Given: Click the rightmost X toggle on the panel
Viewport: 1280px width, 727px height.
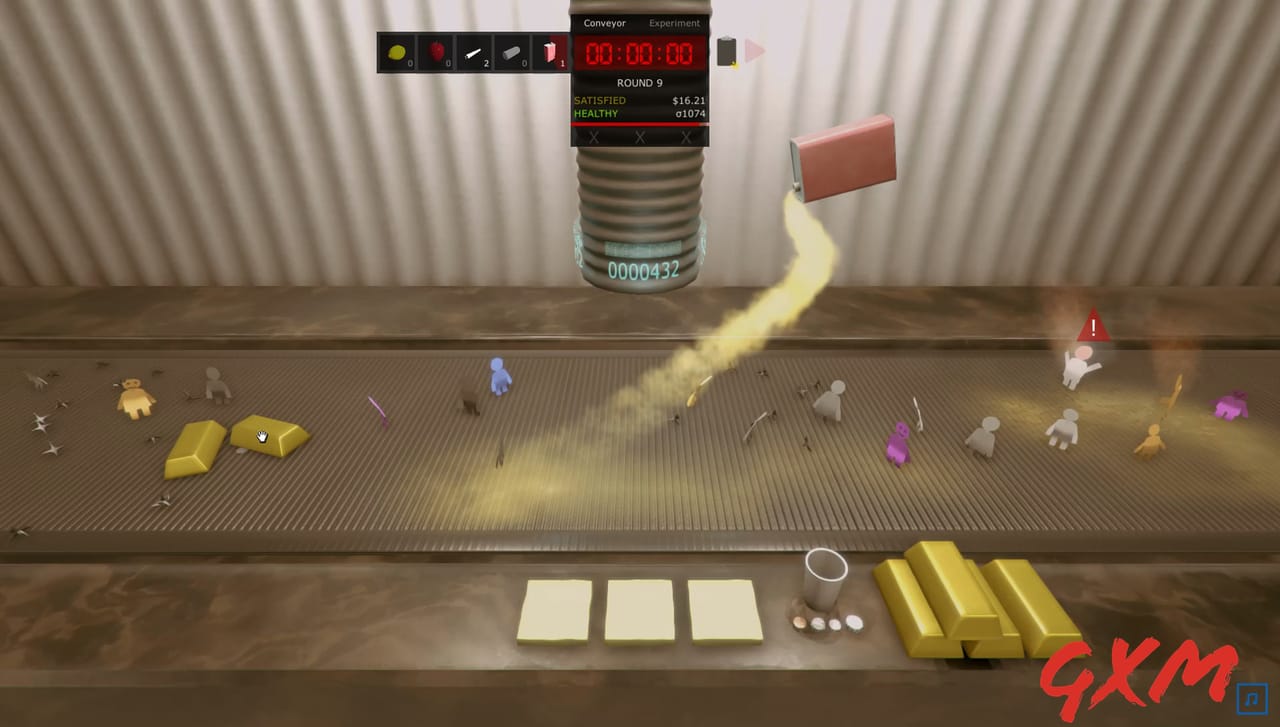Looking at the screenshot, I should [x=686, y=138].
